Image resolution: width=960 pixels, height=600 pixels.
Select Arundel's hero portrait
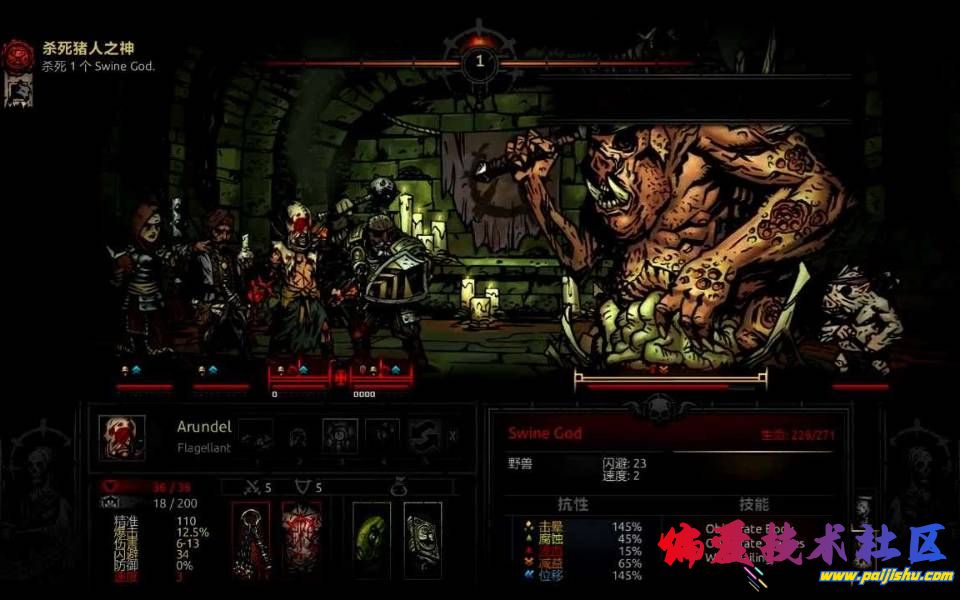122,437
